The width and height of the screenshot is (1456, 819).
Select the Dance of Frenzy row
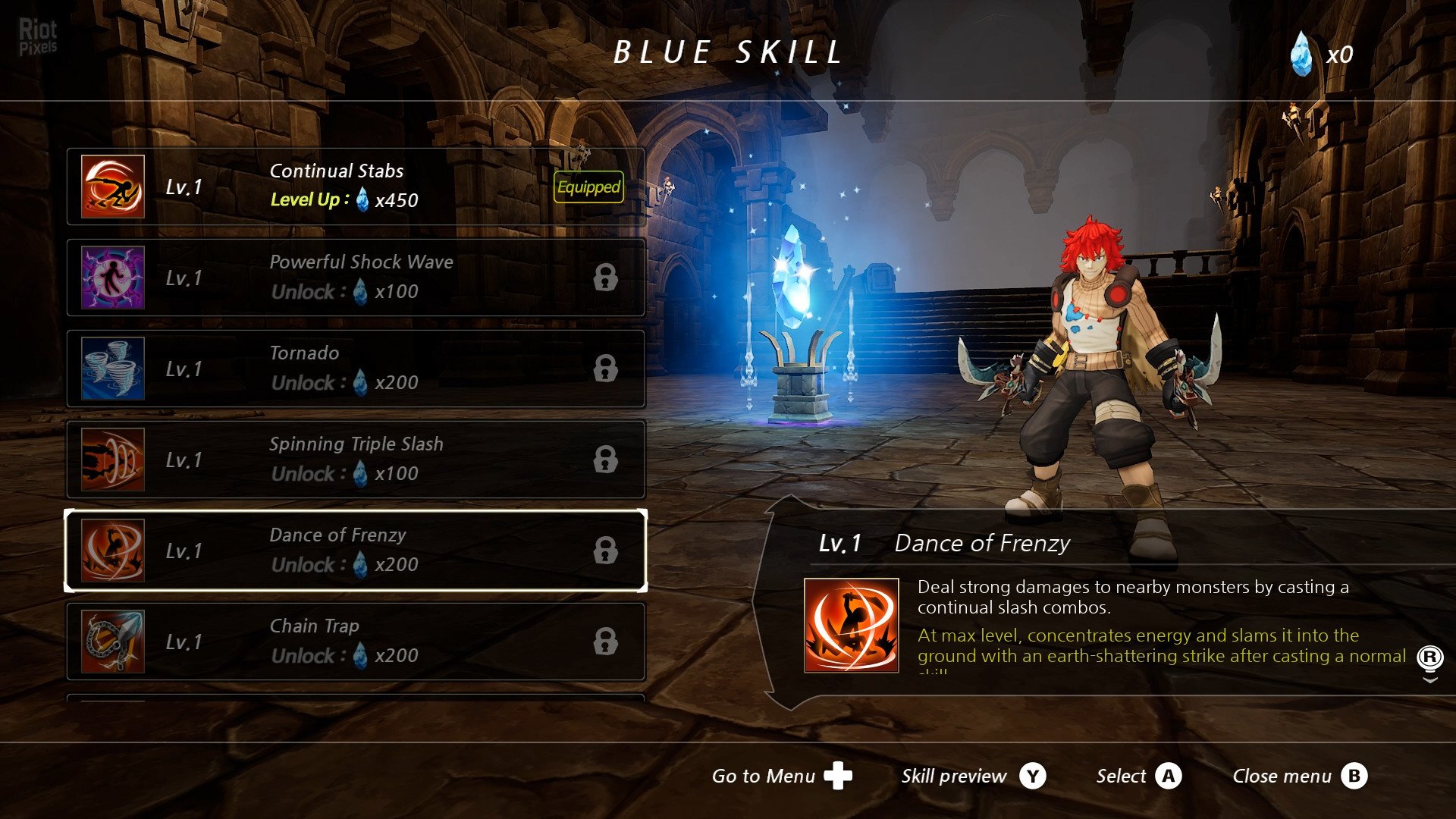coord(355,551)
